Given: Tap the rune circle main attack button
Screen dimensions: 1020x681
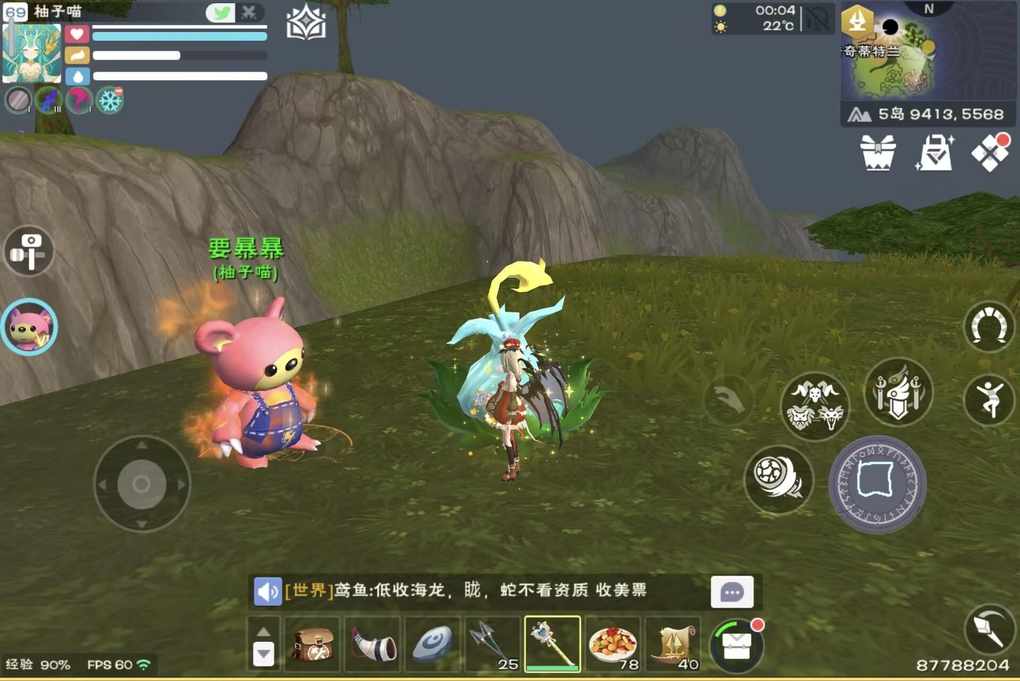Looking at the screenshot, I should (878, 484).
